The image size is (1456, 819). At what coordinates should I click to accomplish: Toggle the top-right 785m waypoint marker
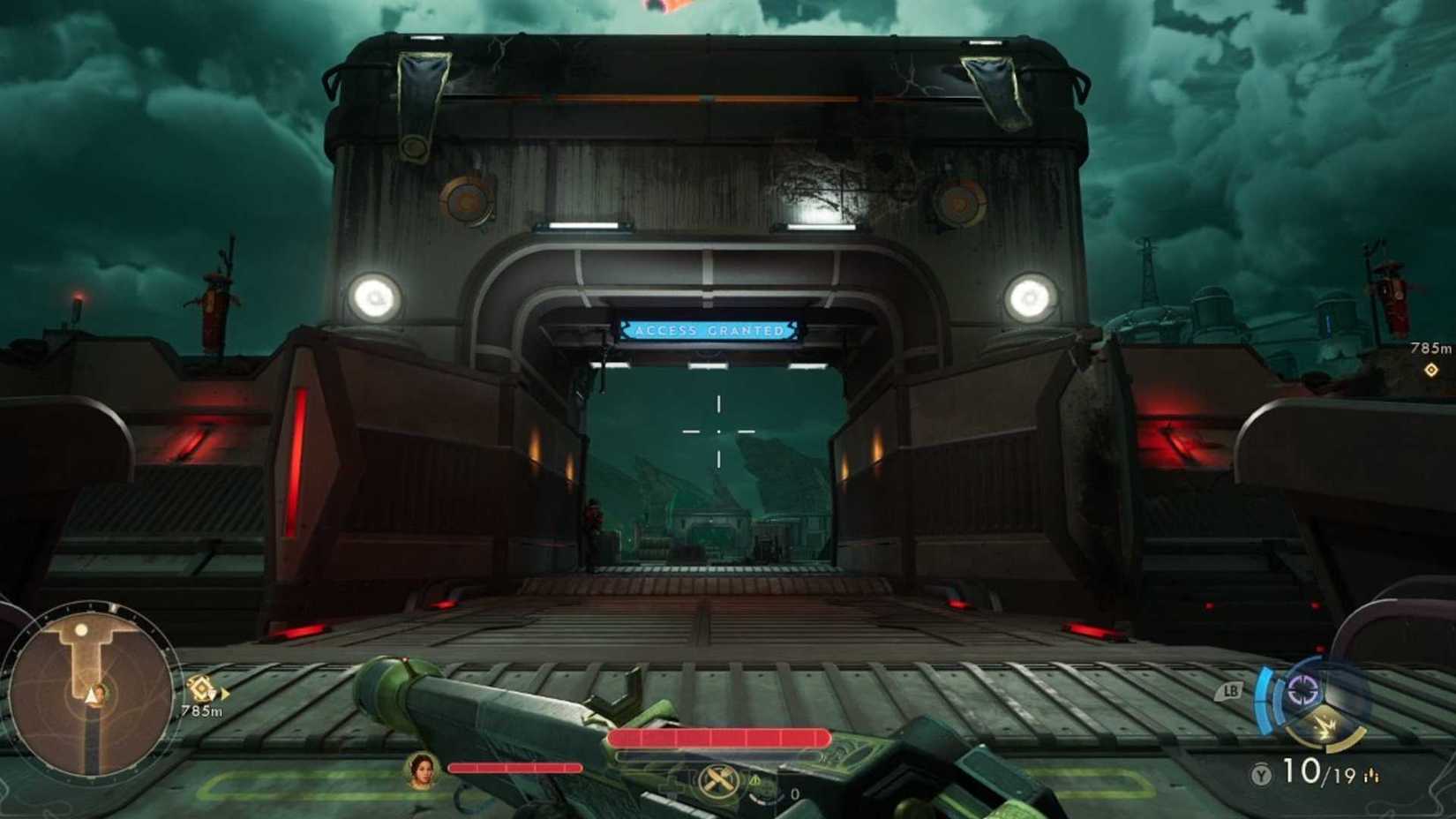tap(1431, 370)
